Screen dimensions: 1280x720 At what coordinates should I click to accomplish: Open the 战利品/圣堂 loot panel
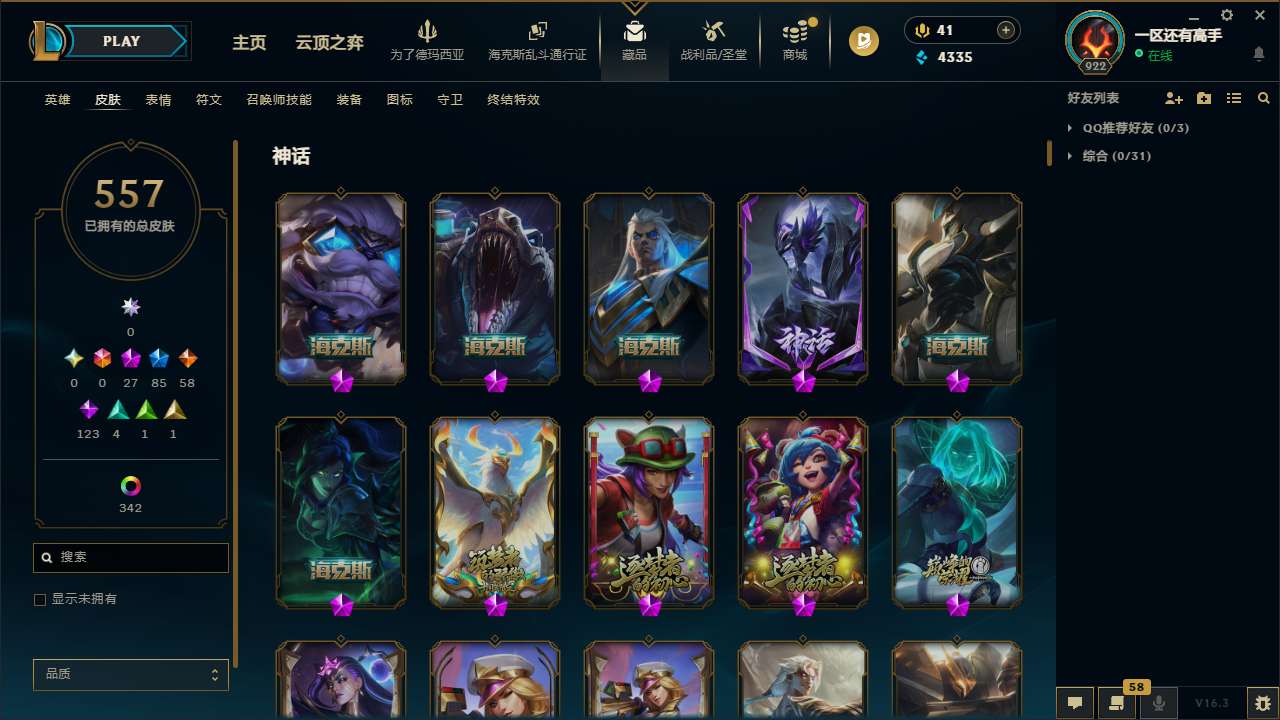coord(713,40)
